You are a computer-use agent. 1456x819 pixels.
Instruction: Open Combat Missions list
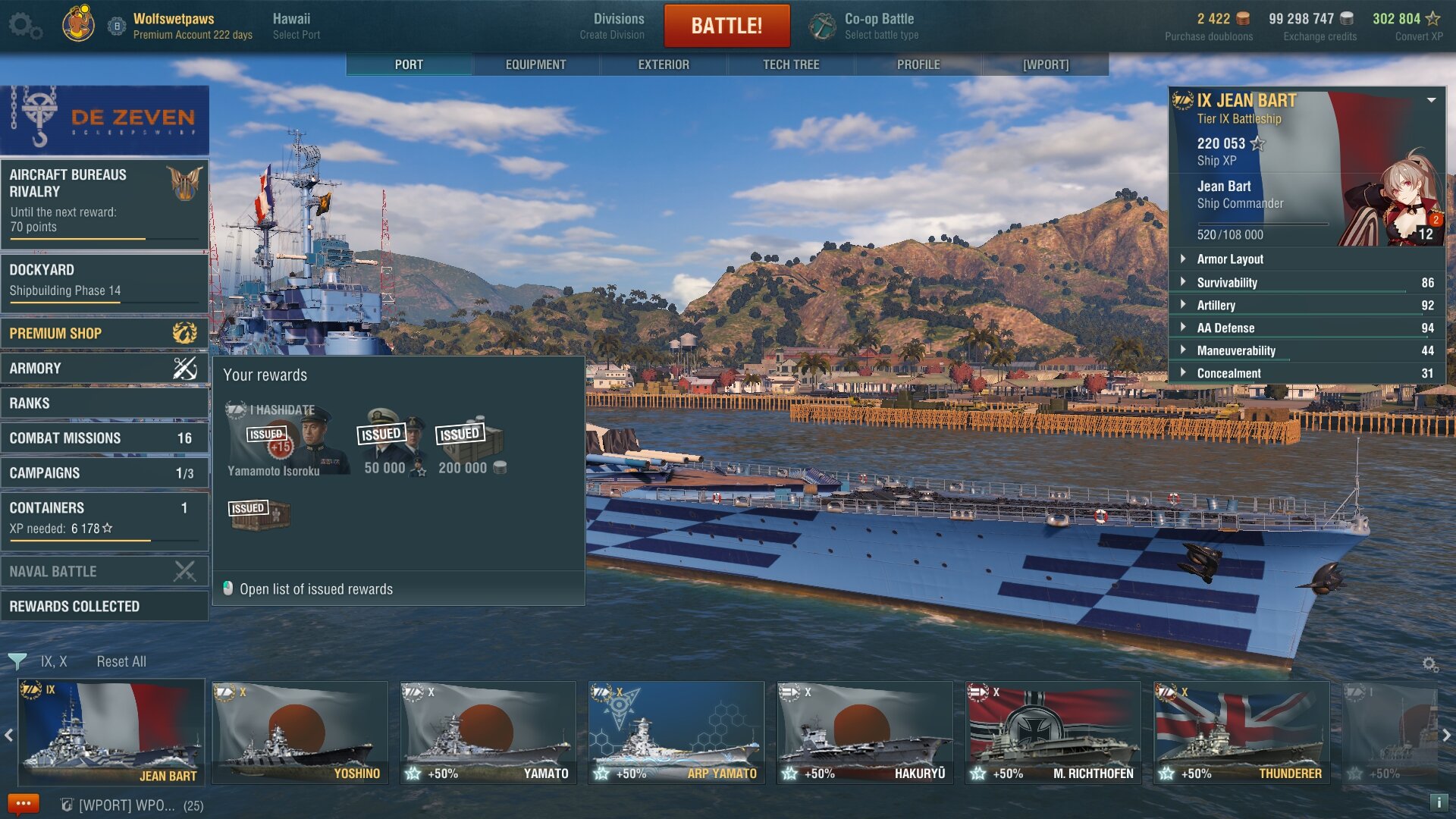(x=104, y=438)
